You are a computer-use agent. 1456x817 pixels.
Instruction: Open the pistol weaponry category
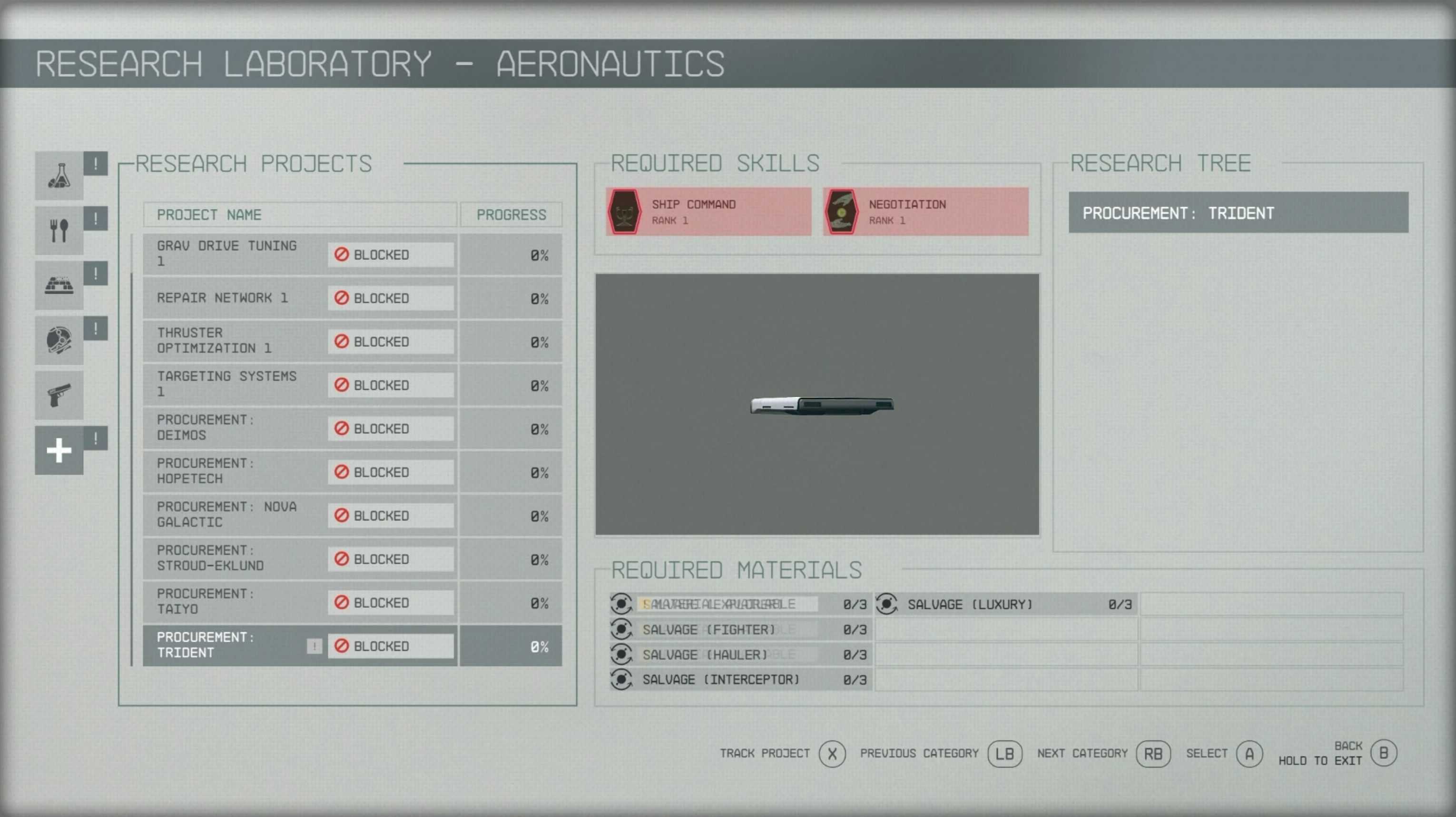tap(59, 395)
